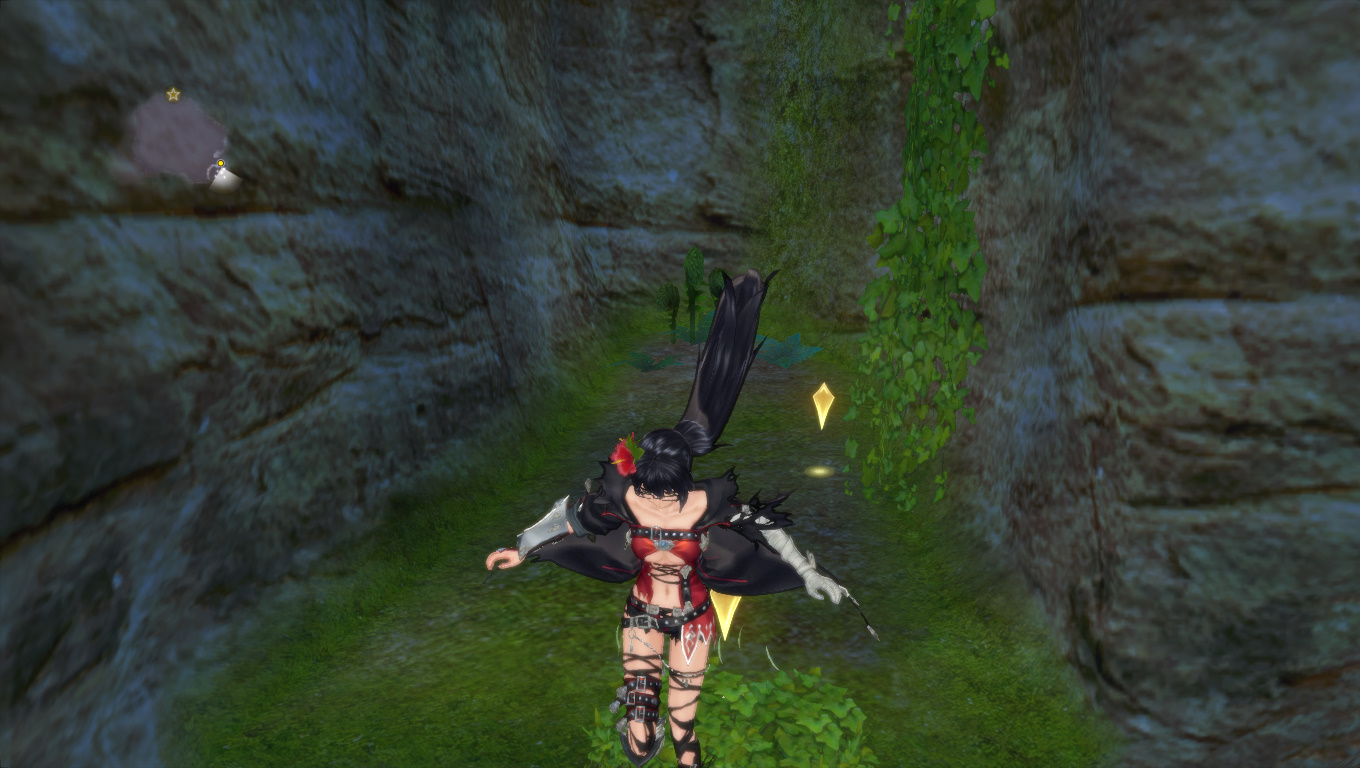This screenshot has width=1360, height=768.
Task: Click the gold star marker on the minimap
Action: point(173,94)
